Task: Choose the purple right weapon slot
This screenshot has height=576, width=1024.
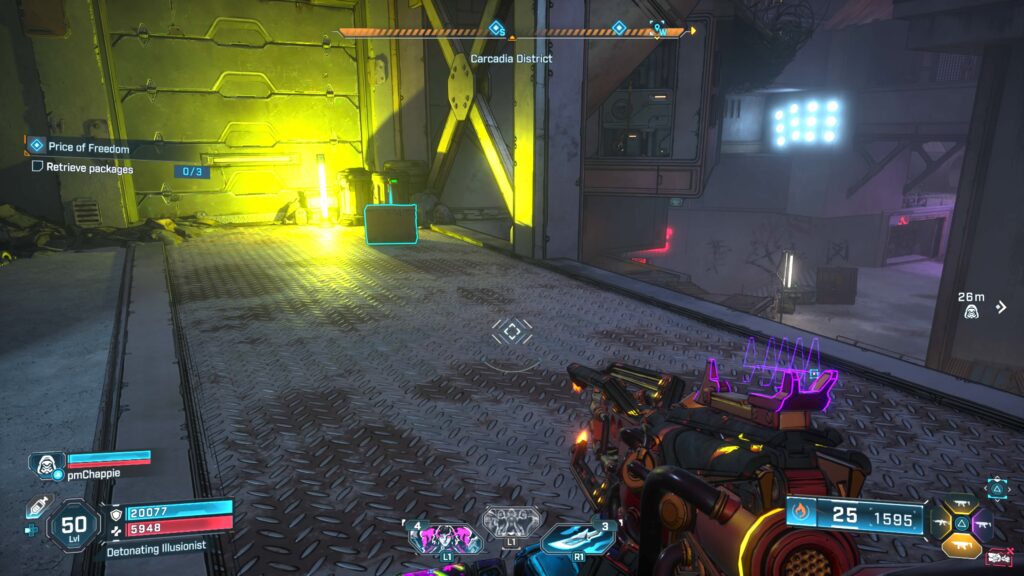Action: point(983,524)
